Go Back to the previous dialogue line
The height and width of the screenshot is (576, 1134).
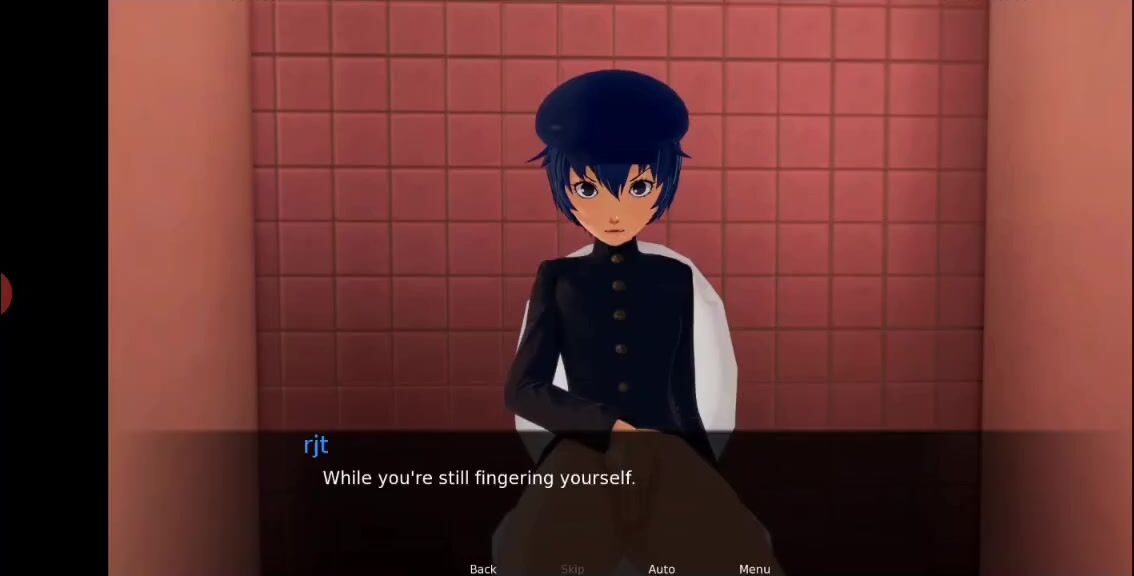(483, 569)
